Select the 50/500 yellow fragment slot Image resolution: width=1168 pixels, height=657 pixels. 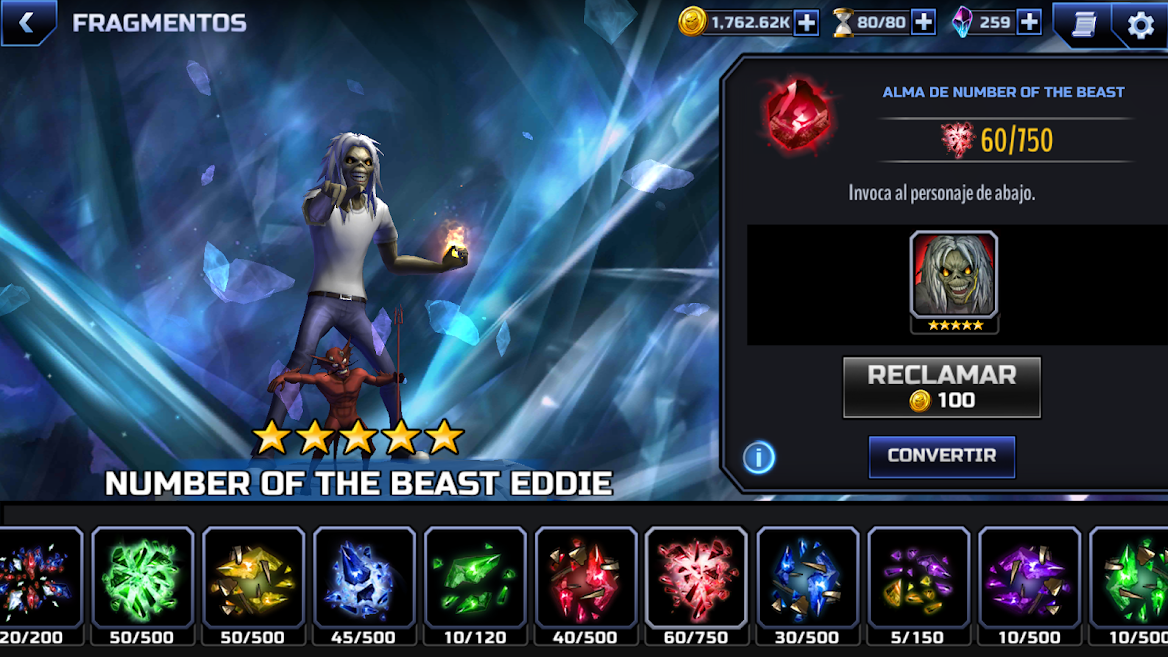pyautogui.click(x=253, y=578)
